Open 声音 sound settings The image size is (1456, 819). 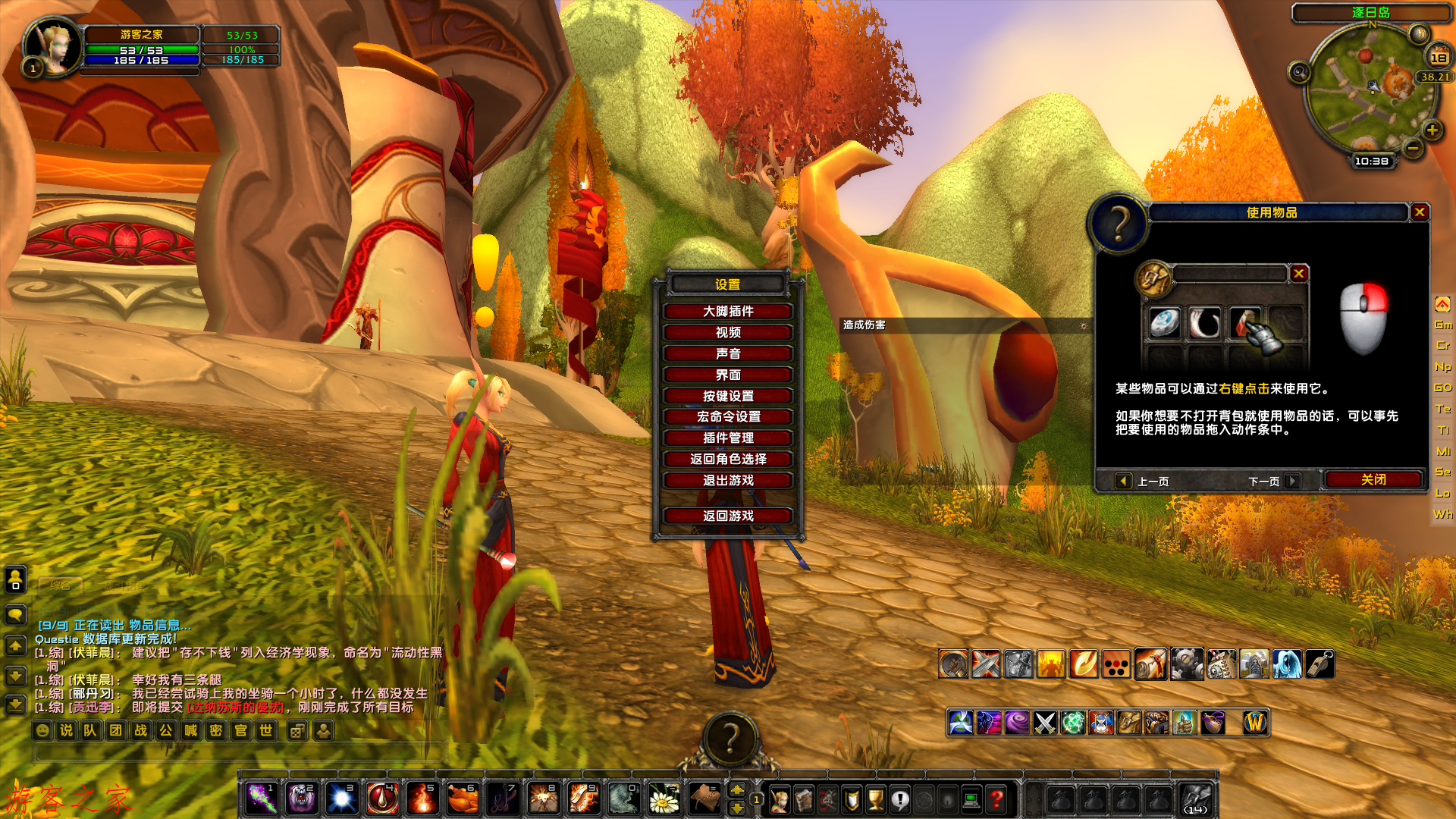tap(728, 354)
